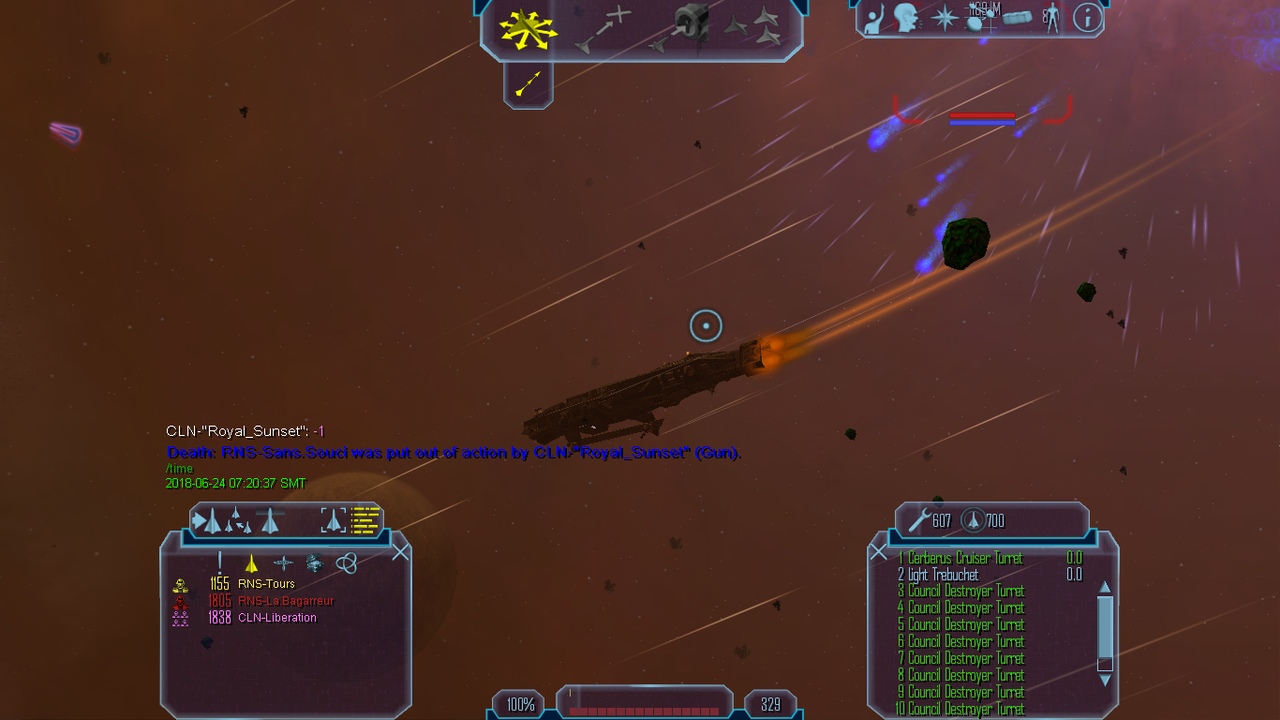Select CLN-Liberation in the contact list
The width and height of the screenshot is (1280, 720).
277,618
